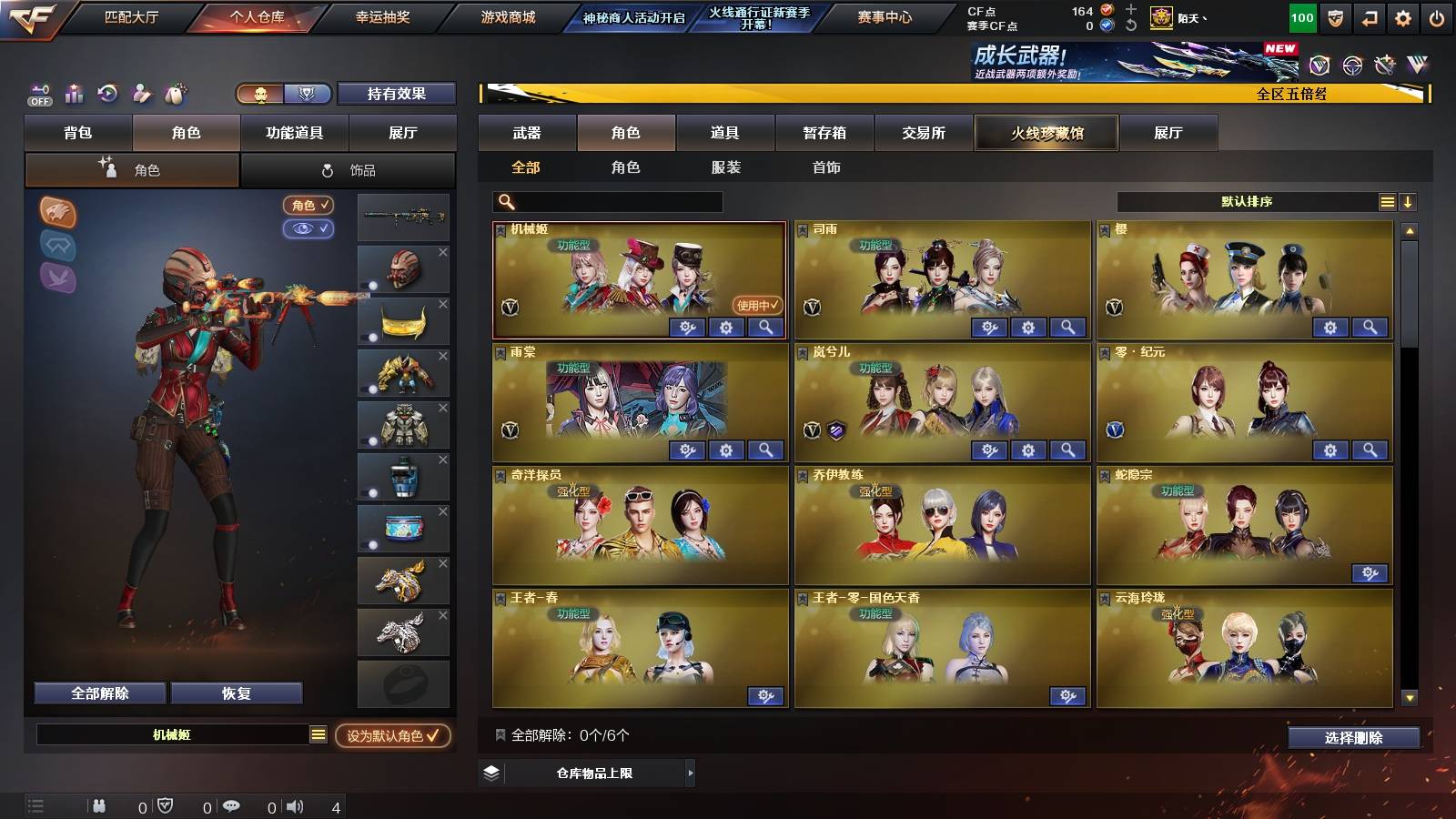Screen dimensions: 1456x819
Task: Click the speaker volume icon in the status bar
Action: coord(296,805)
